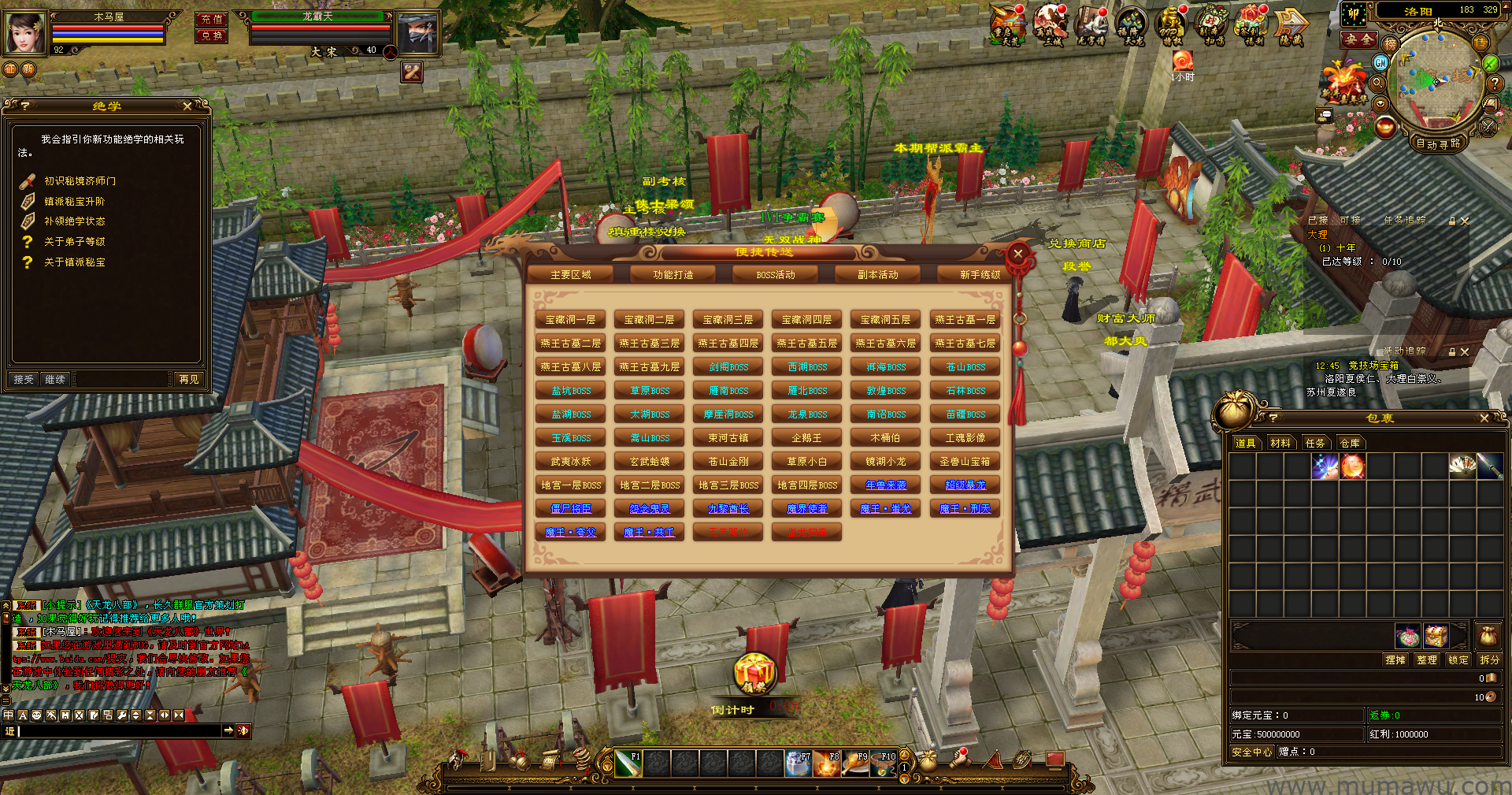Switch to the 功能打造 tab

(x=673, y=275)
